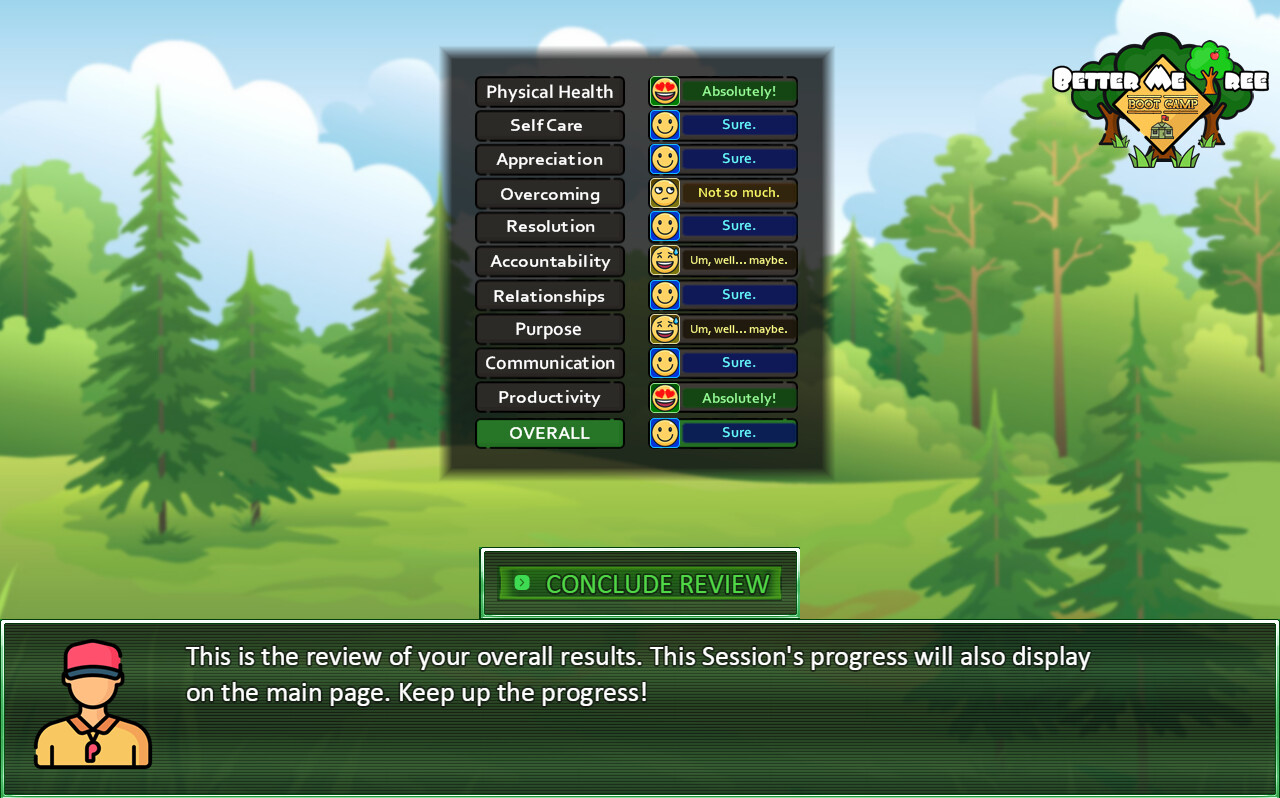Click the dialog text about overall results
The height and width of the screenshot is (798, 1280).
(x=637, y=674)
